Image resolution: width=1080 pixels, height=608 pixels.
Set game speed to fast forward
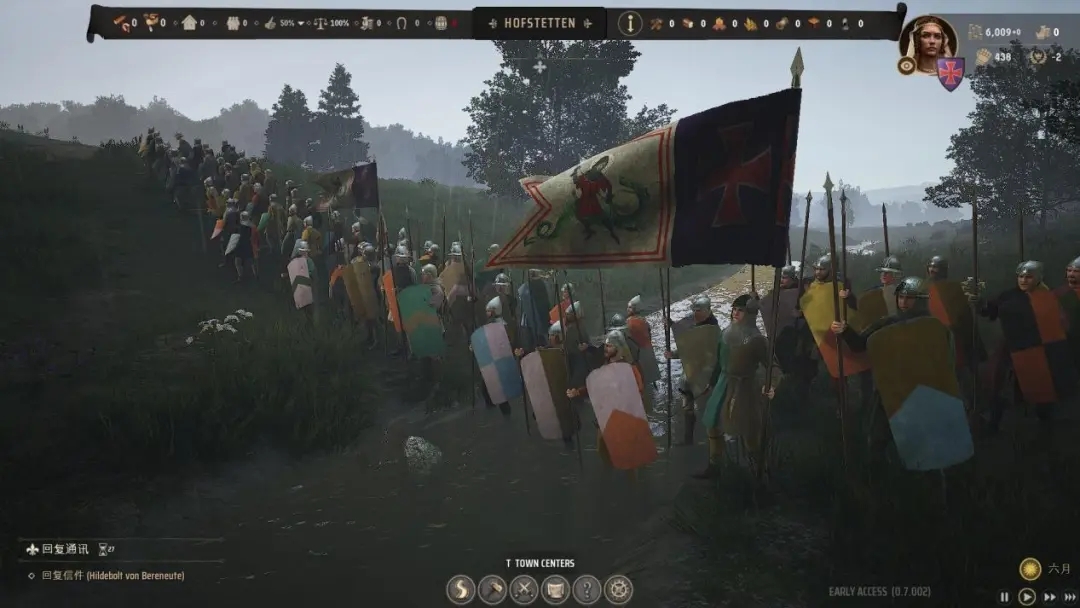pyautogui.click(x=1049, y=597)
